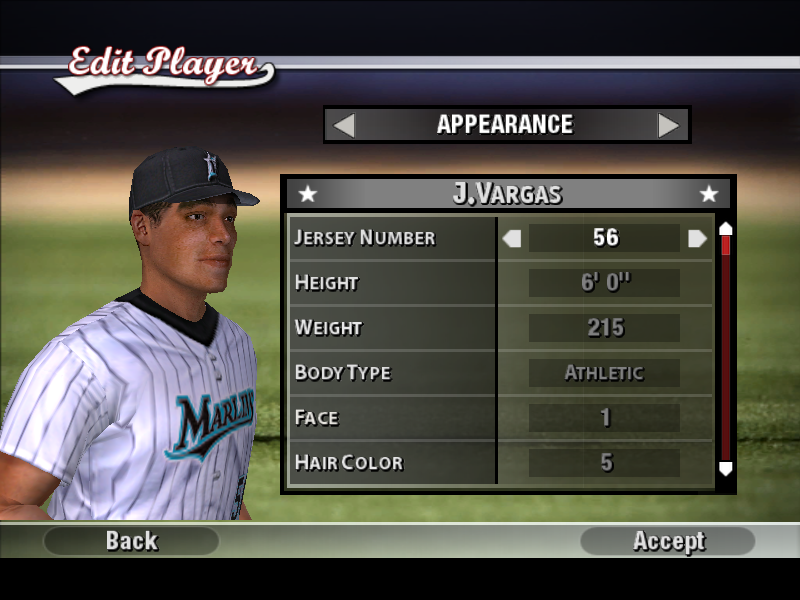Select the Jersey Number row
Screen dimensions: 800x600
click(392, 238)
